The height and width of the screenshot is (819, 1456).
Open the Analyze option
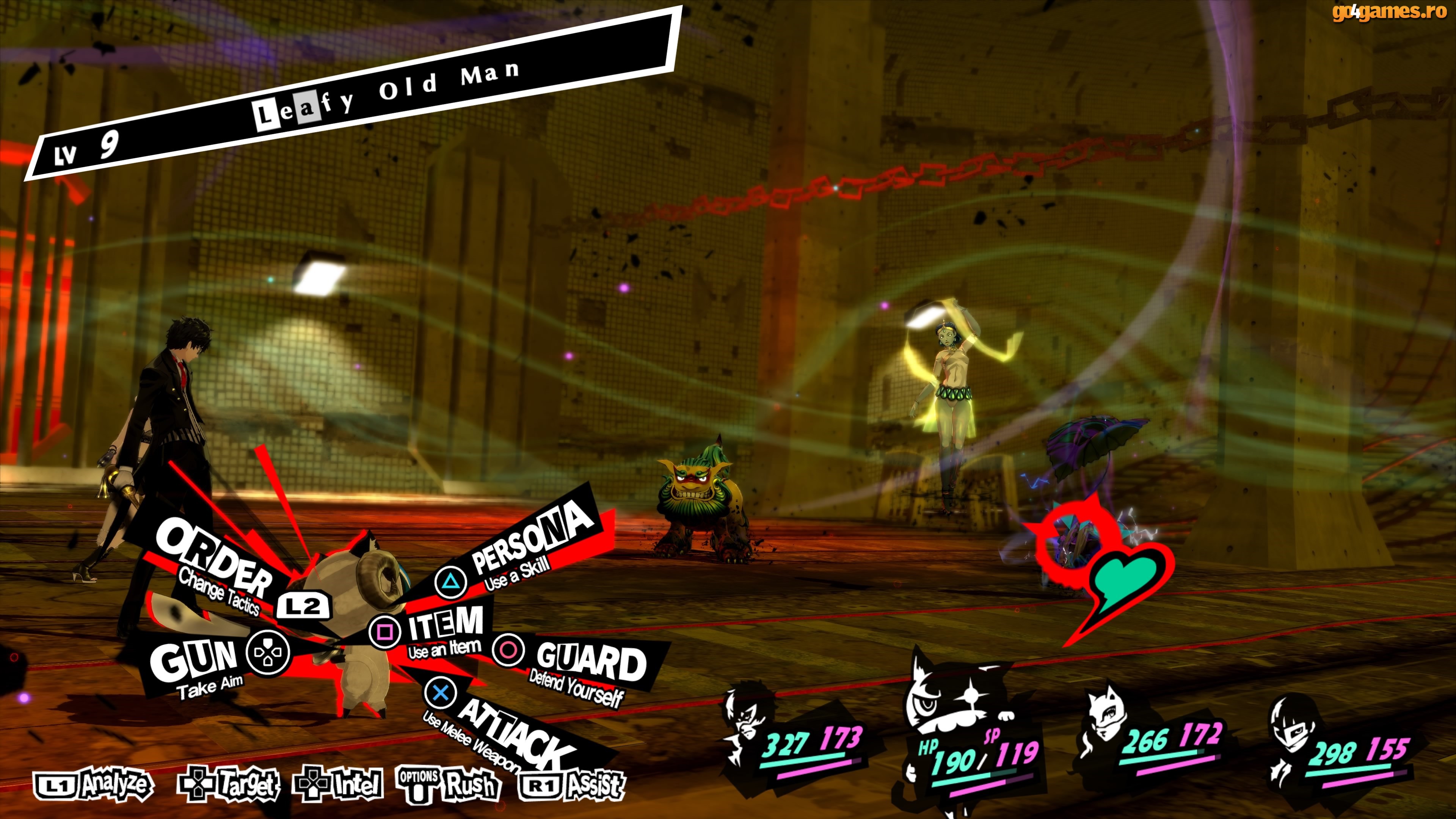(94, 785)
